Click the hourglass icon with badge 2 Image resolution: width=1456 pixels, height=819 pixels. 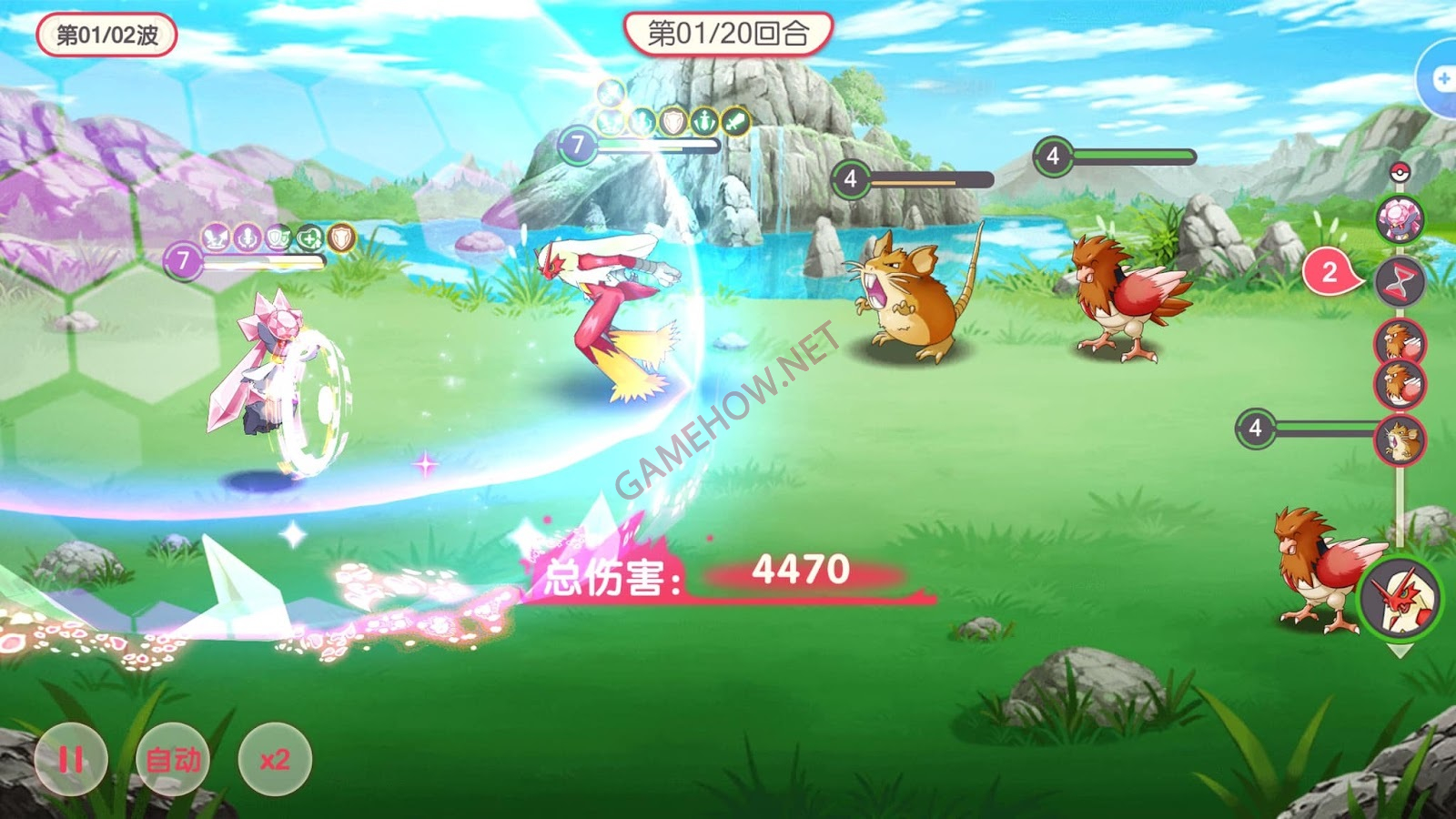[x=1400, y=280]
